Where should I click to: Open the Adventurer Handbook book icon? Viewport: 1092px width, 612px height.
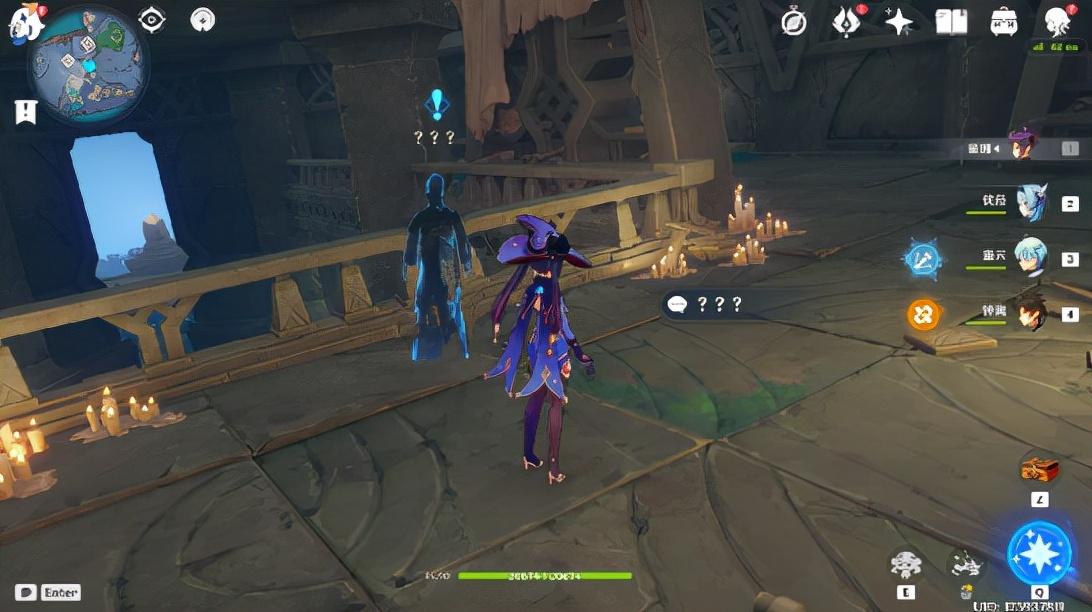click(951, 22)
